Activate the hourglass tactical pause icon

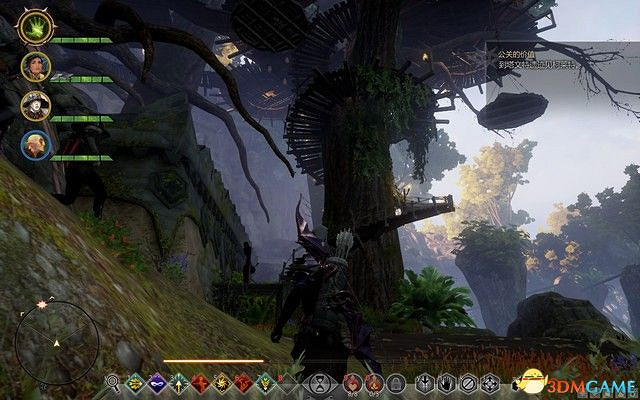[319, 382]
